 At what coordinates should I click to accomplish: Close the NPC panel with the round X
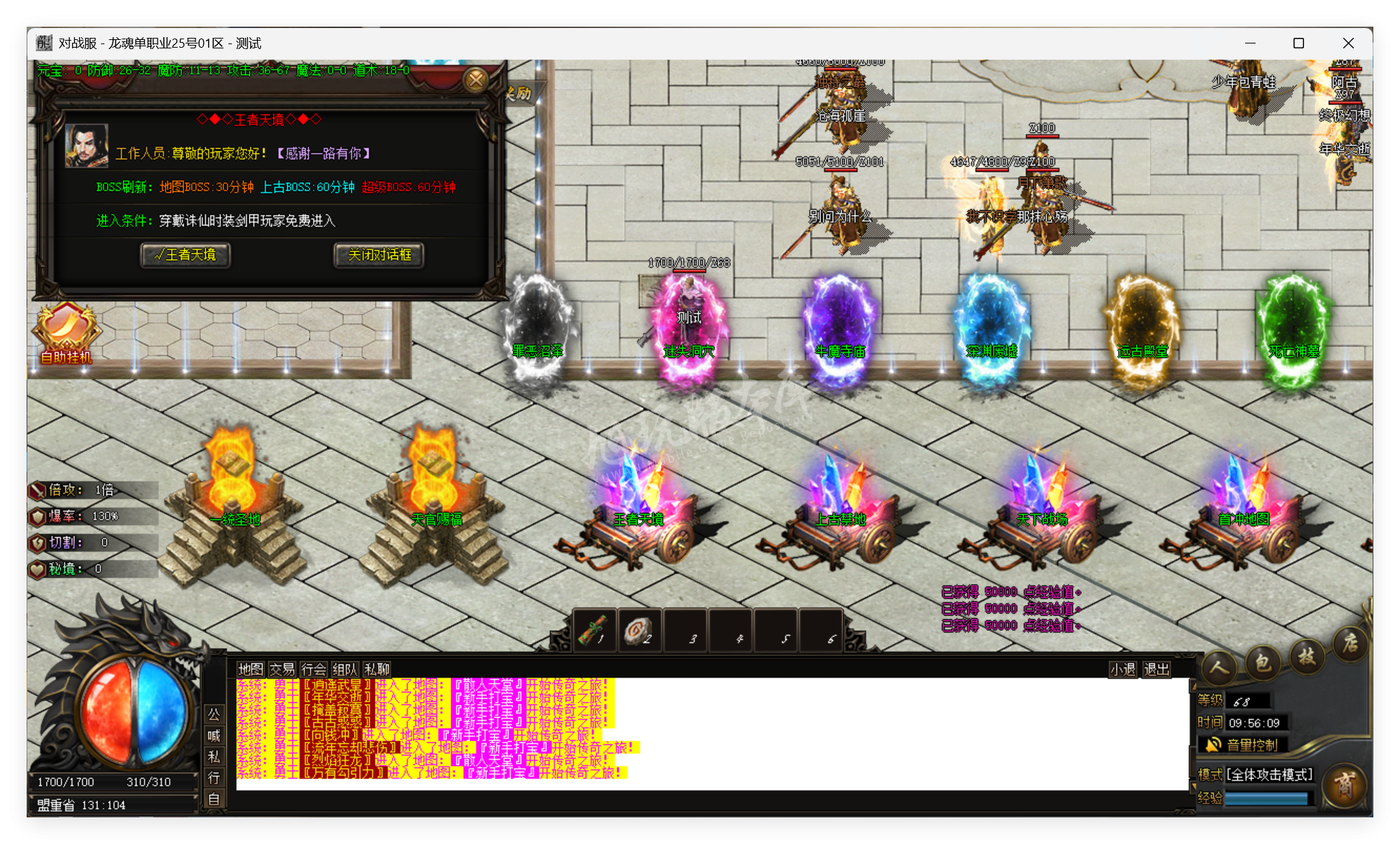pyautogui.click(x=476, y=80)
